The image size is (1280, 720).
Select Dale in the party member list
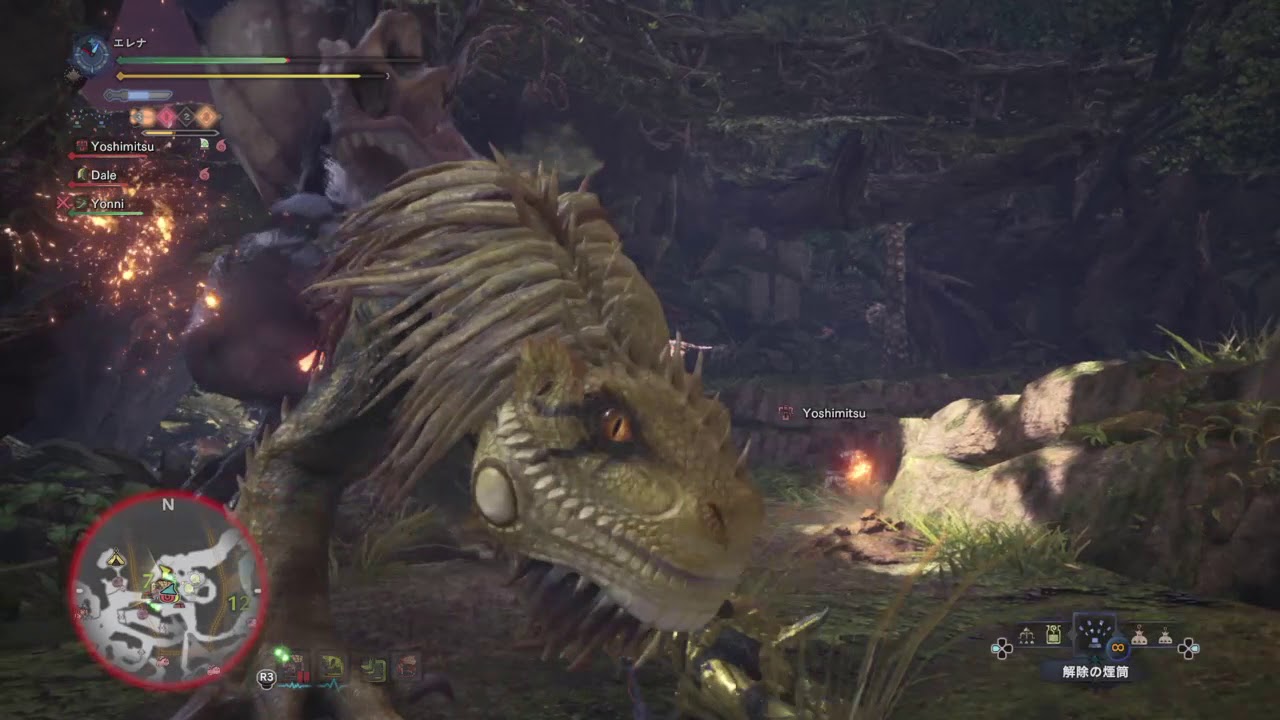(103, 175)
